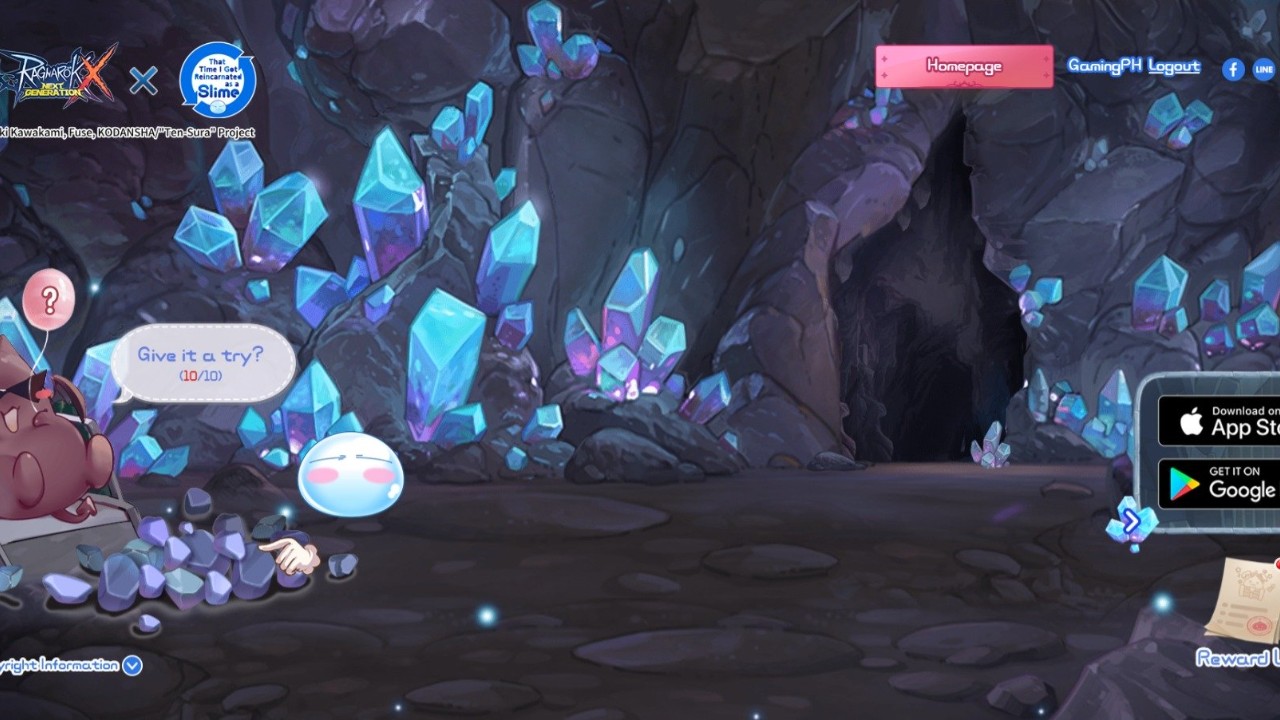Click the Homepage button
1280x720 pixels.
tap(964, 66)
